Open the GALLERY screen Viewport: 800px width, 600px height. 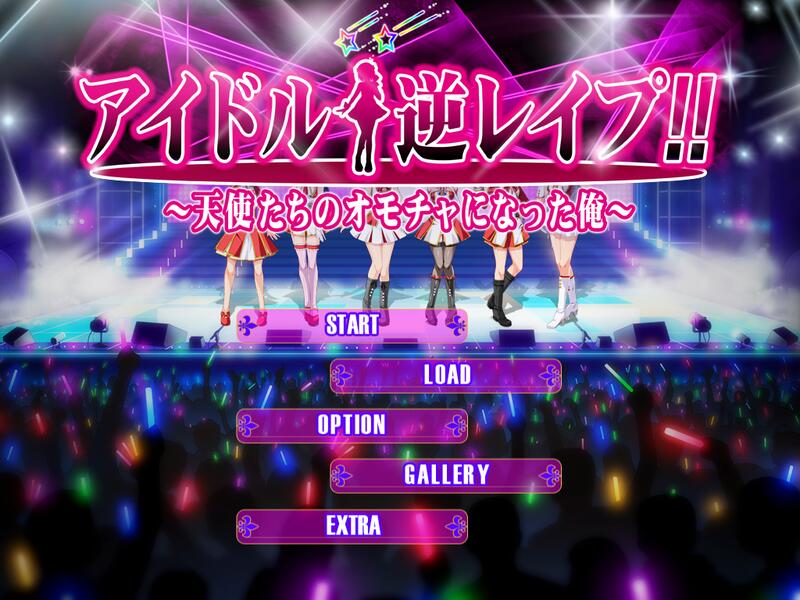coord(446,475)
